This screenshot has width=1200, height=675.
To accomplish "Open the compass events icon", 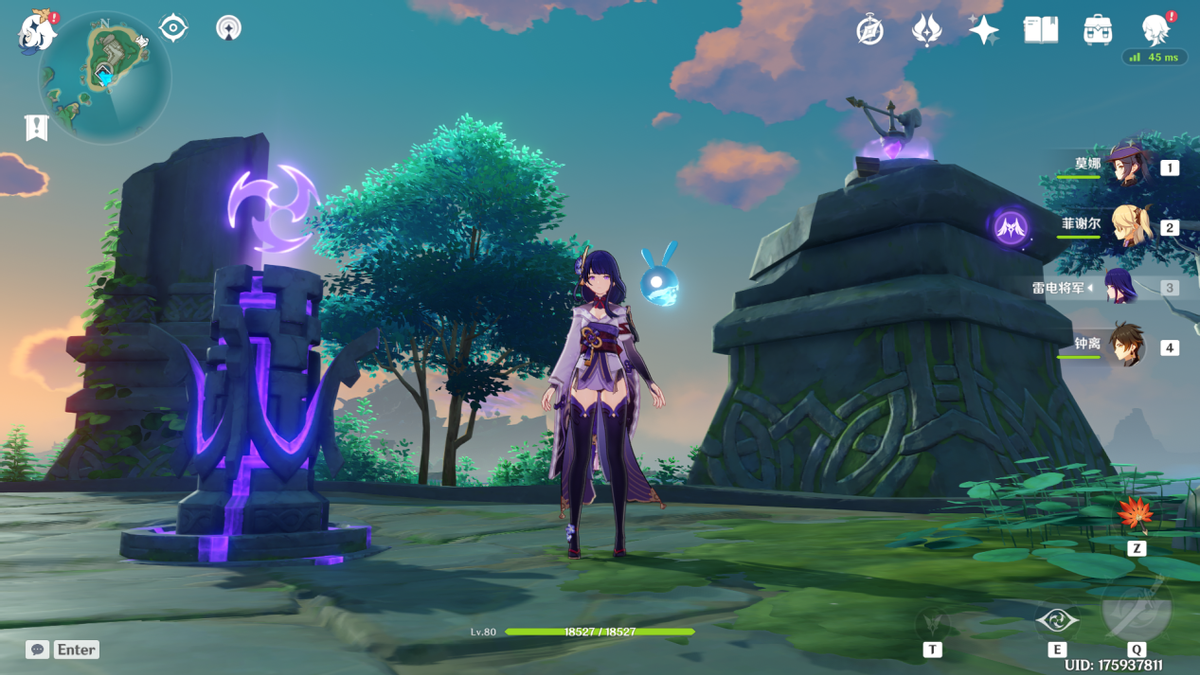I will [870, 30].
